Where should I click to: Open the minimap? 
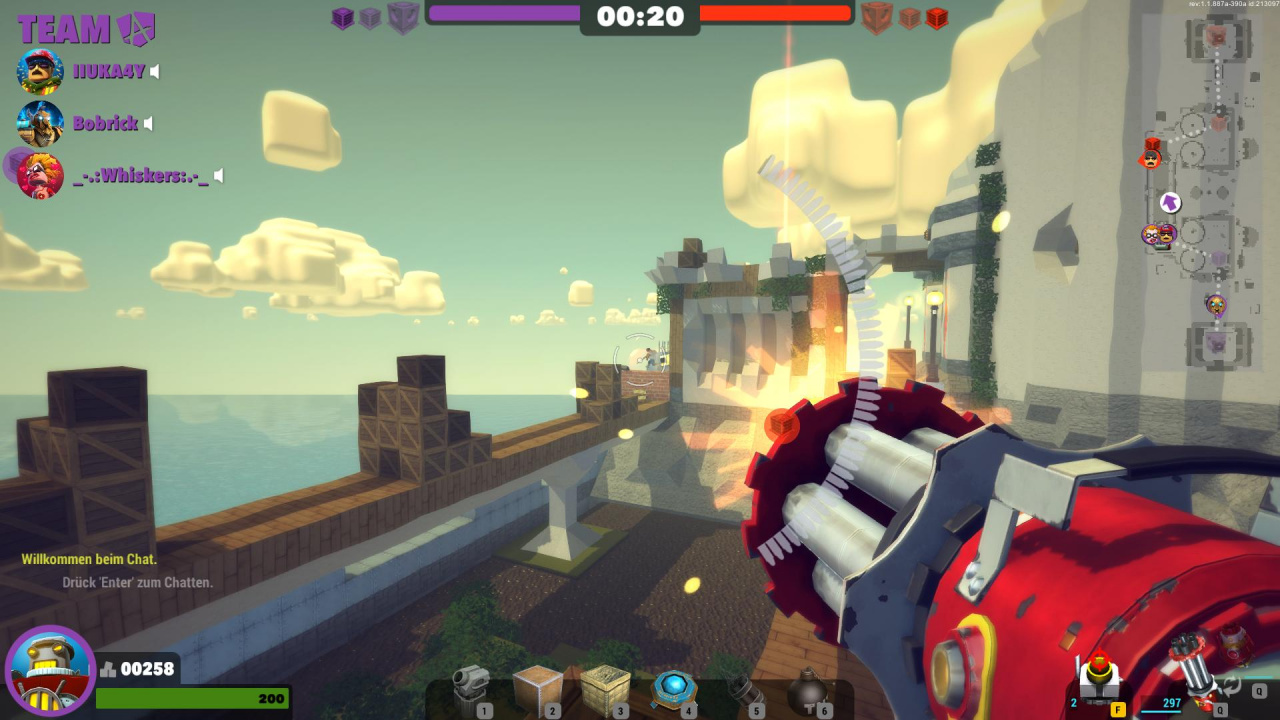1200,190
